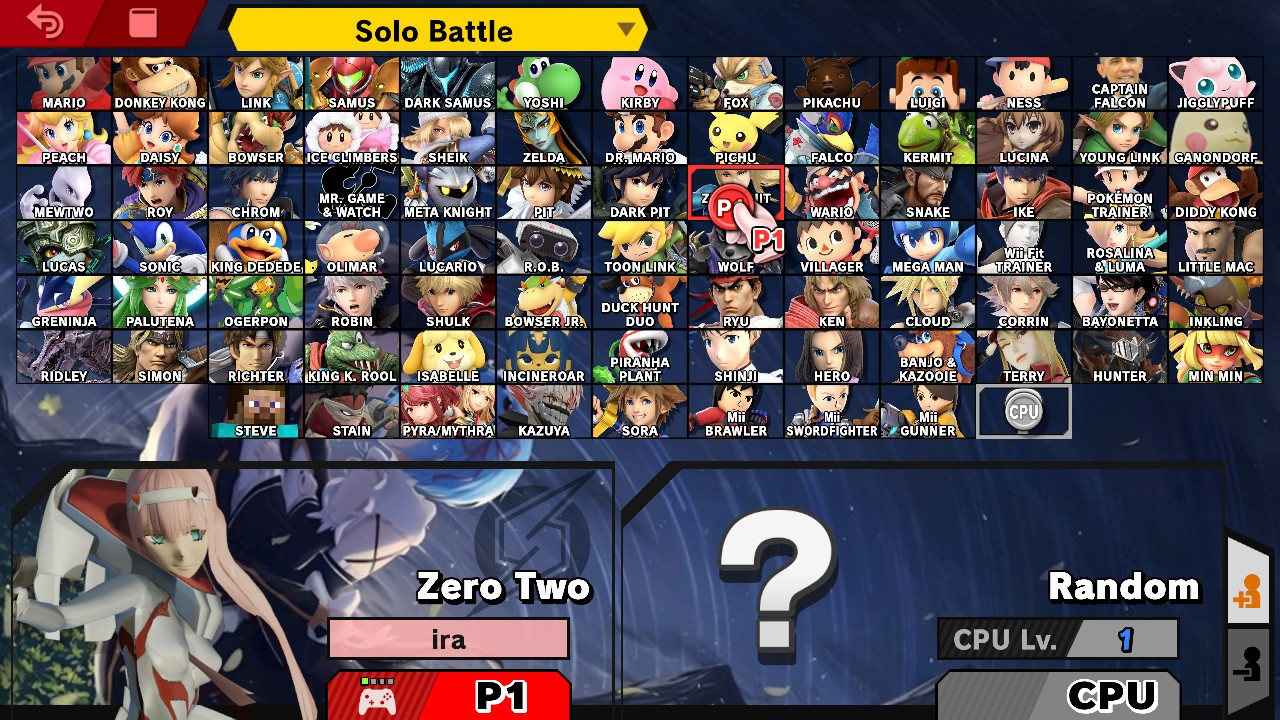This screenshot has width=1280, height=720.
Task: Open the Solo Battle mode dropdown
Action: (x=435, y=30)
